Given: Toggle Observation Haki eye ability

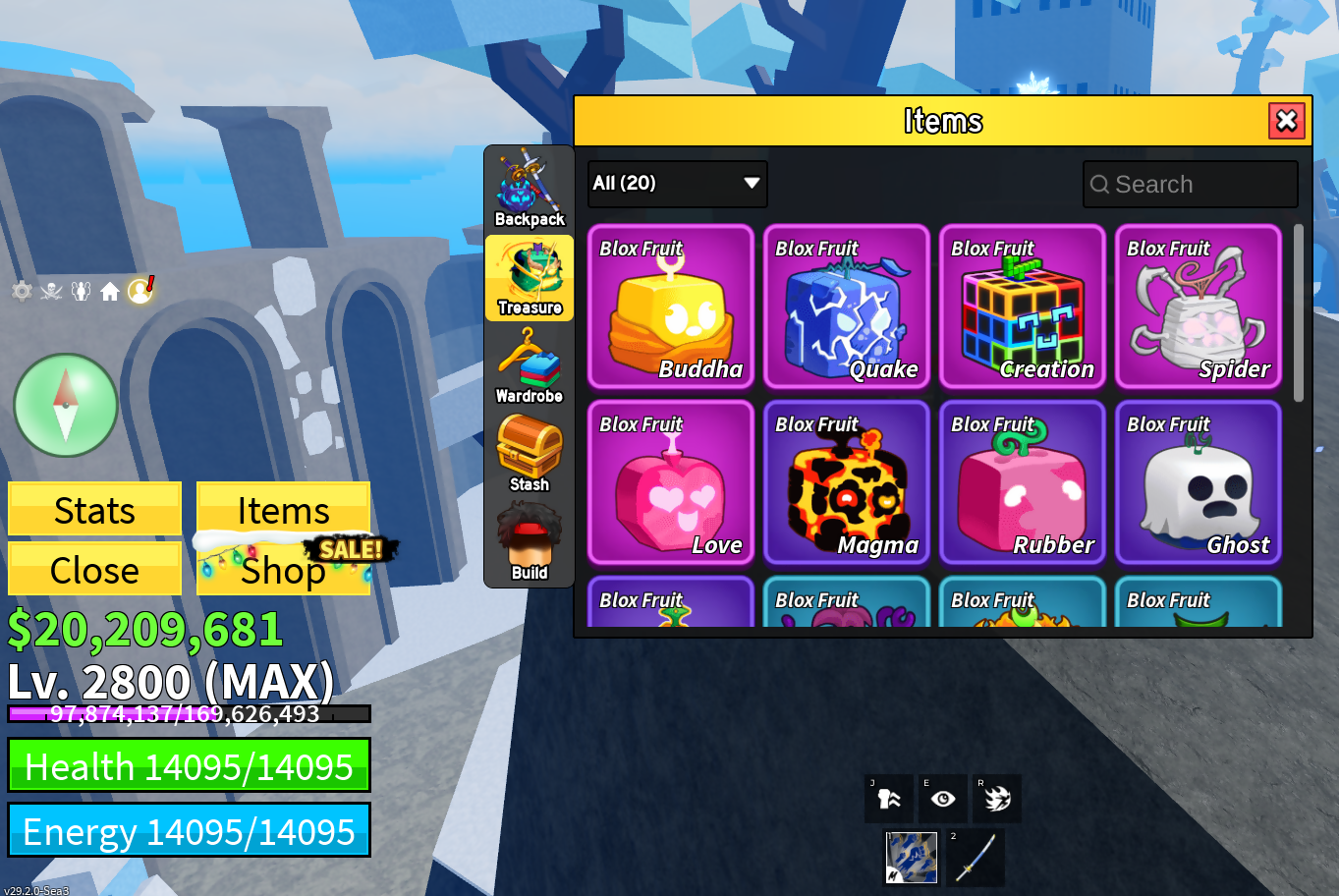Looking at the screenshot, I should coord(943,798).
